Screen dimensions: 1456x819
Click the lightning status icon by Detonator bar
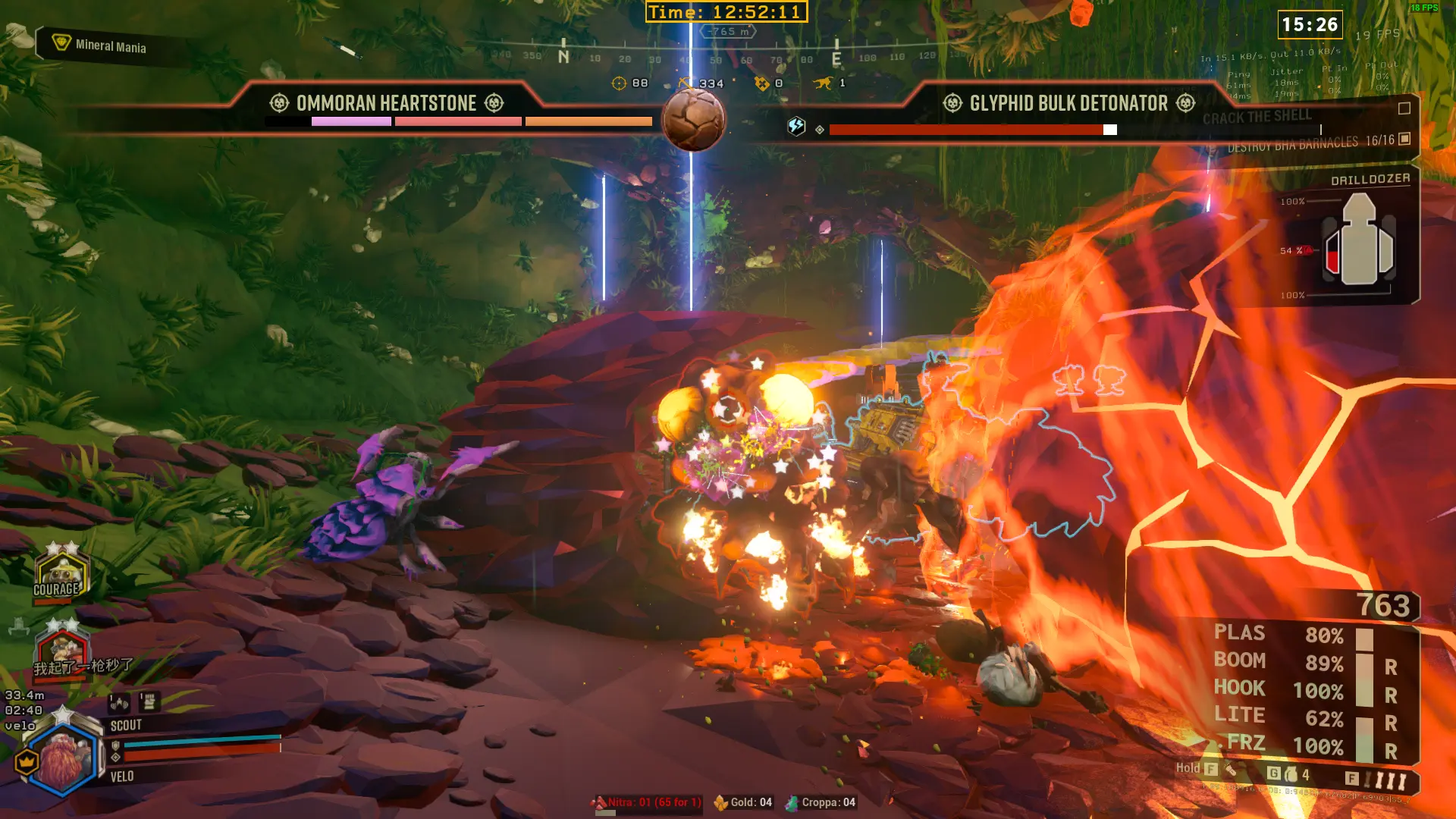pyautogui.click(x=796, y=126)
